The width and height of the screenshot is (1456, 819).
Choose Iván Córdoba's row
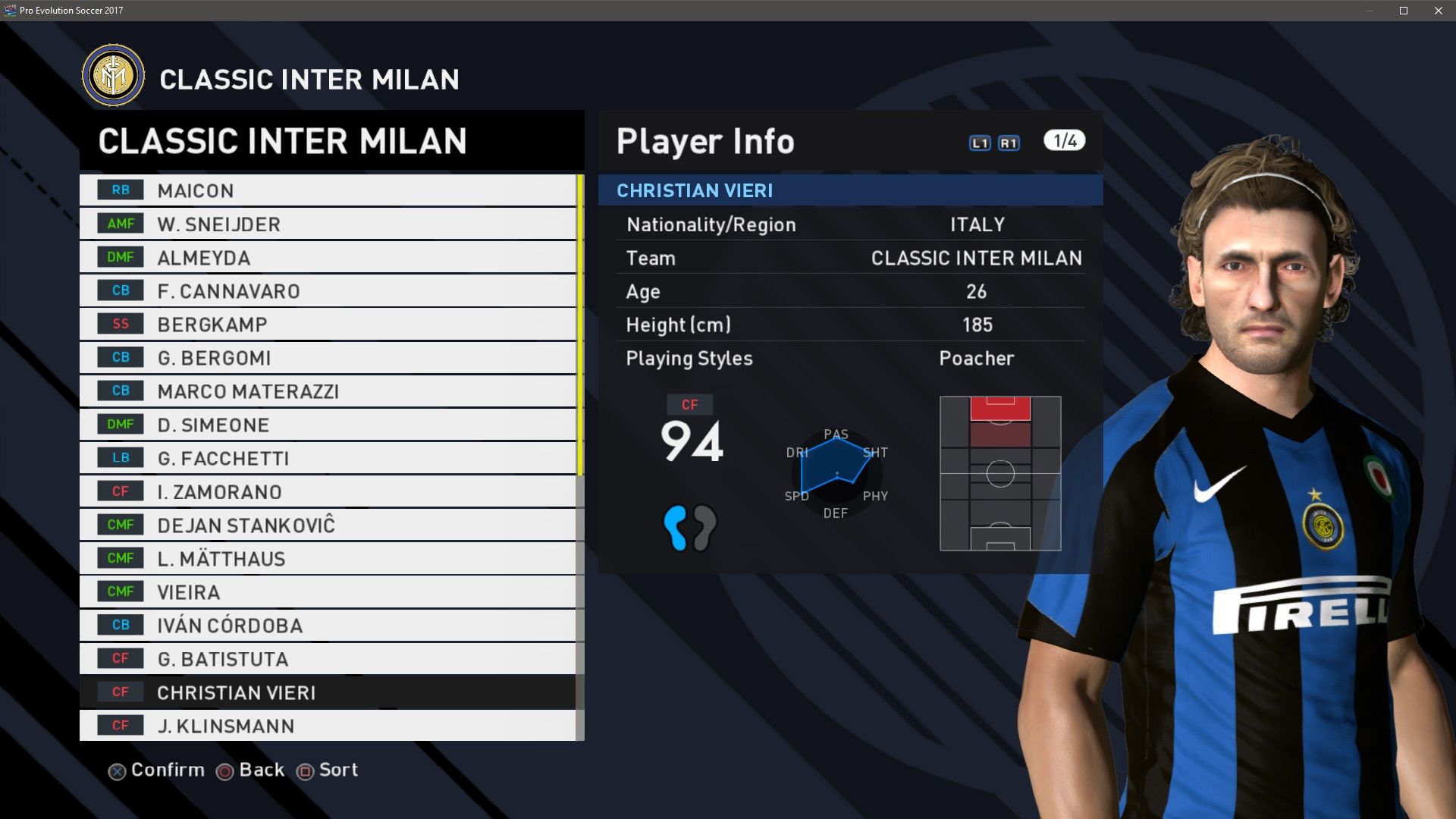click(x=328, y=626)
